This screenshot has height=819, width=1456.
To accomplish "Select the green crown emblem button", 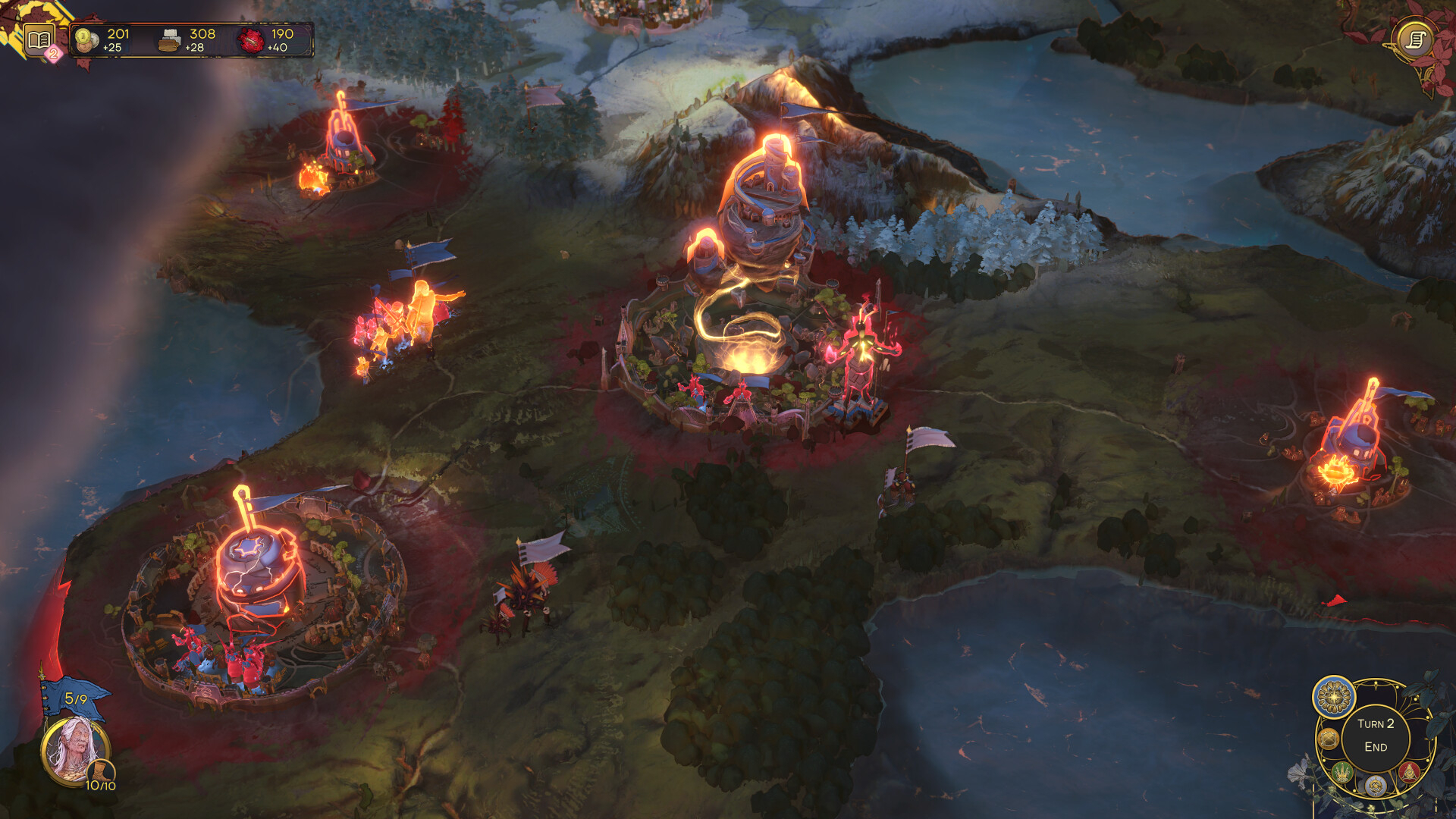I will 1343,773.
